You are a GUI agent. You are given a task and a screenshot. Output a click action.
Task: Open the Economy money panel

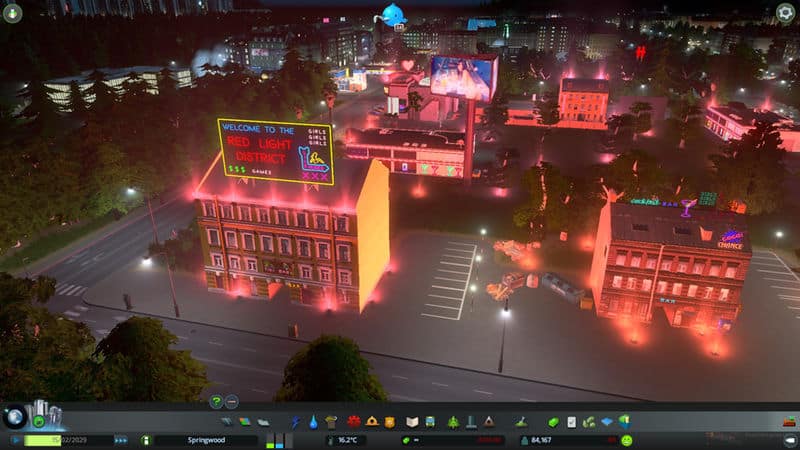(x=553, y=422)
